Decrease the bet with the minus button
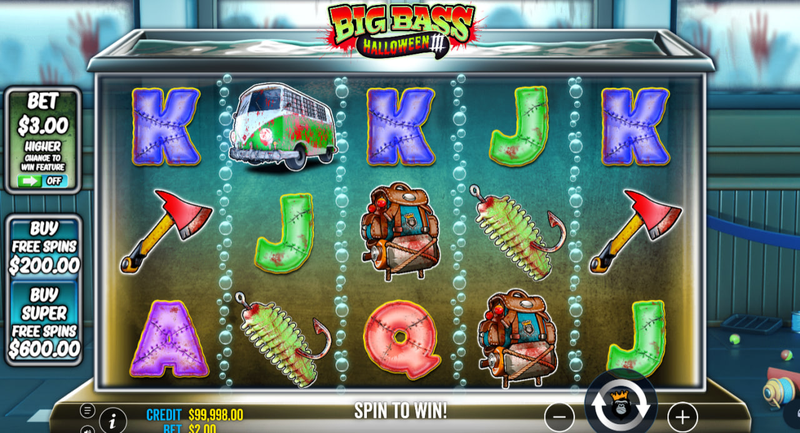Viewport: 800px width, 433px height. tap(559, 416)
